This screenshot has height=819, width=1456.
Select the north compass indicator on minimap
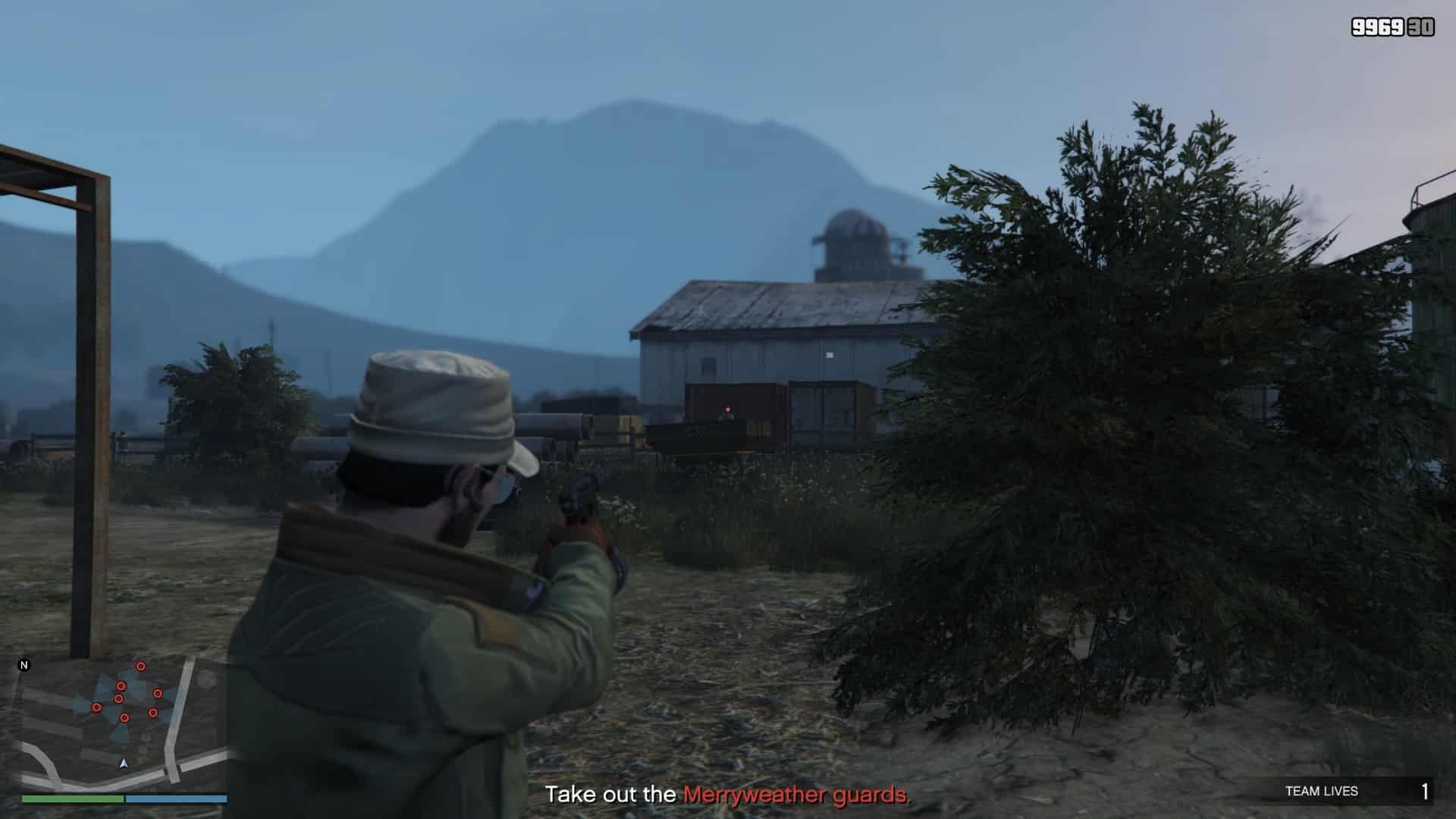pos(24,666)
